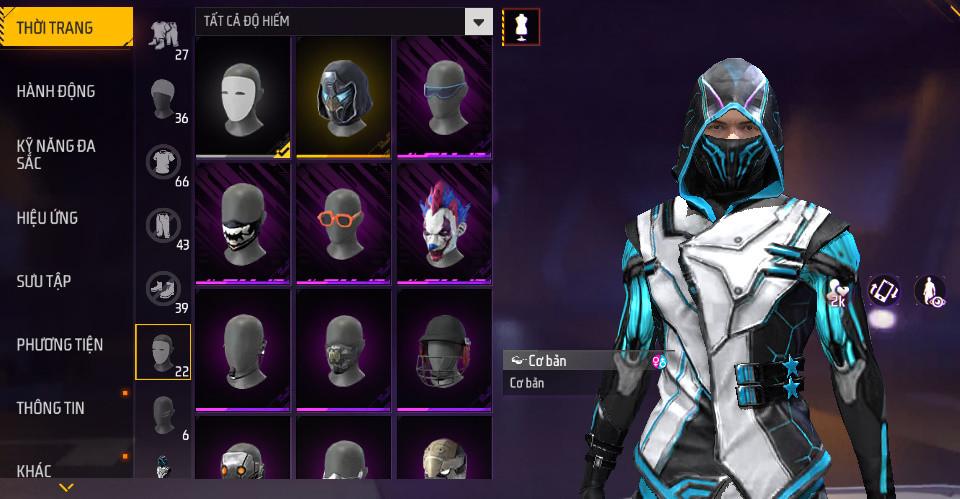Choose the black hooded mask item

(x=343, y=97)
